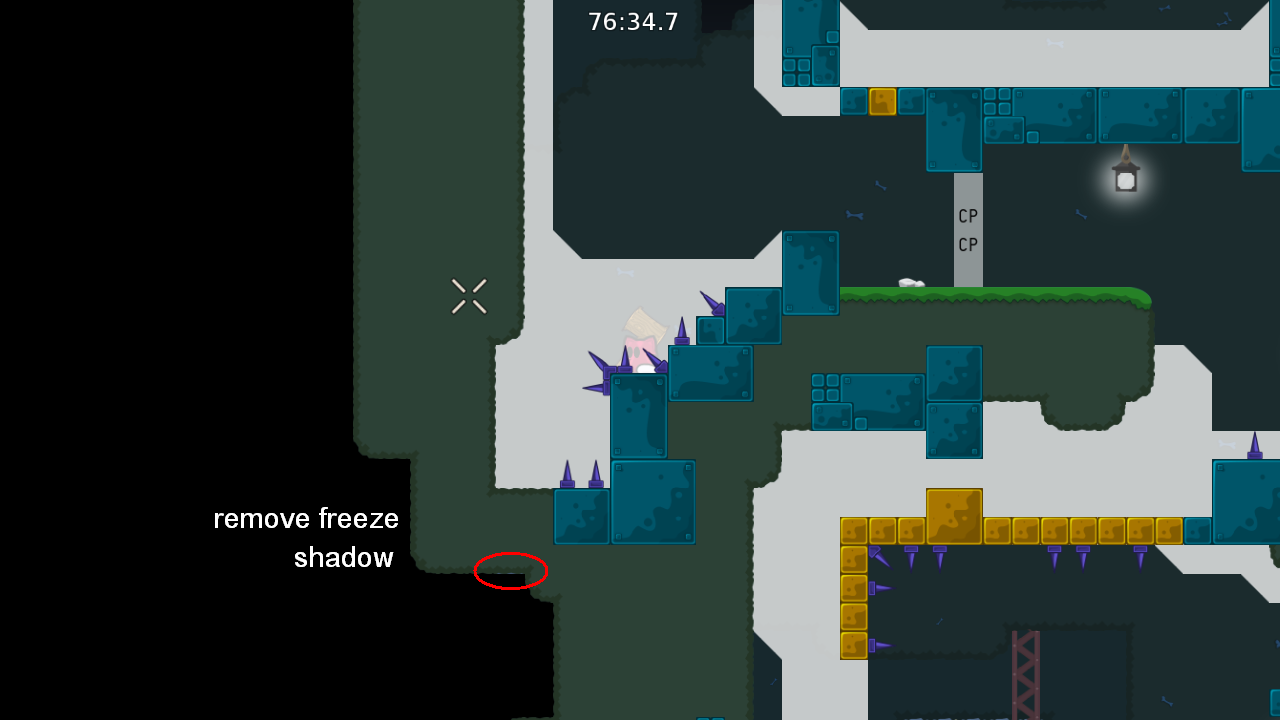Toggle the pair of spikes on the lower ledge
Image resolution: width=1280 pixels, height=720 pixels.
click(582, 472)
